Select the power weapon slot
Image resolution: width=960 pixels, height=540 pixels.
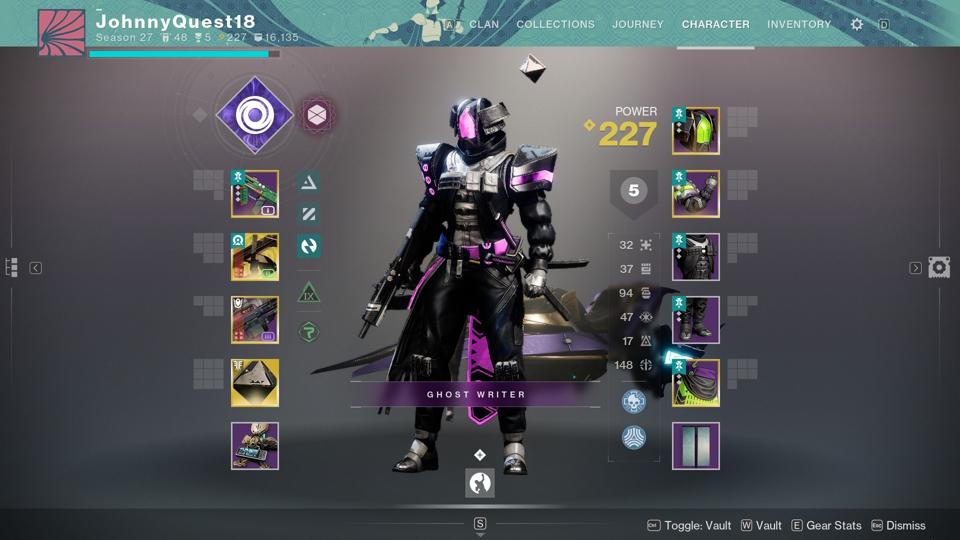[255, 320]
